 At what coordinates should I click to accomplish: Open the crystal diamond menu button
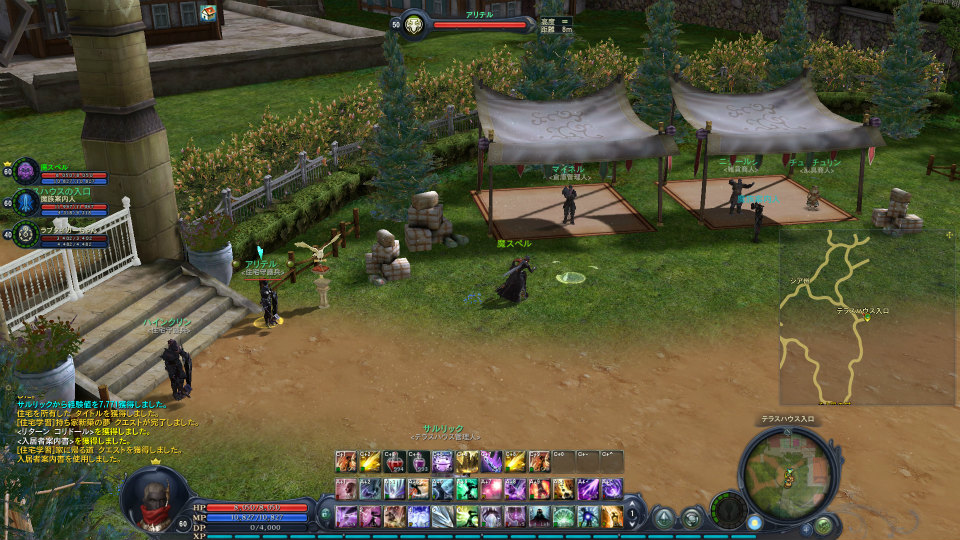click(664, 518)
